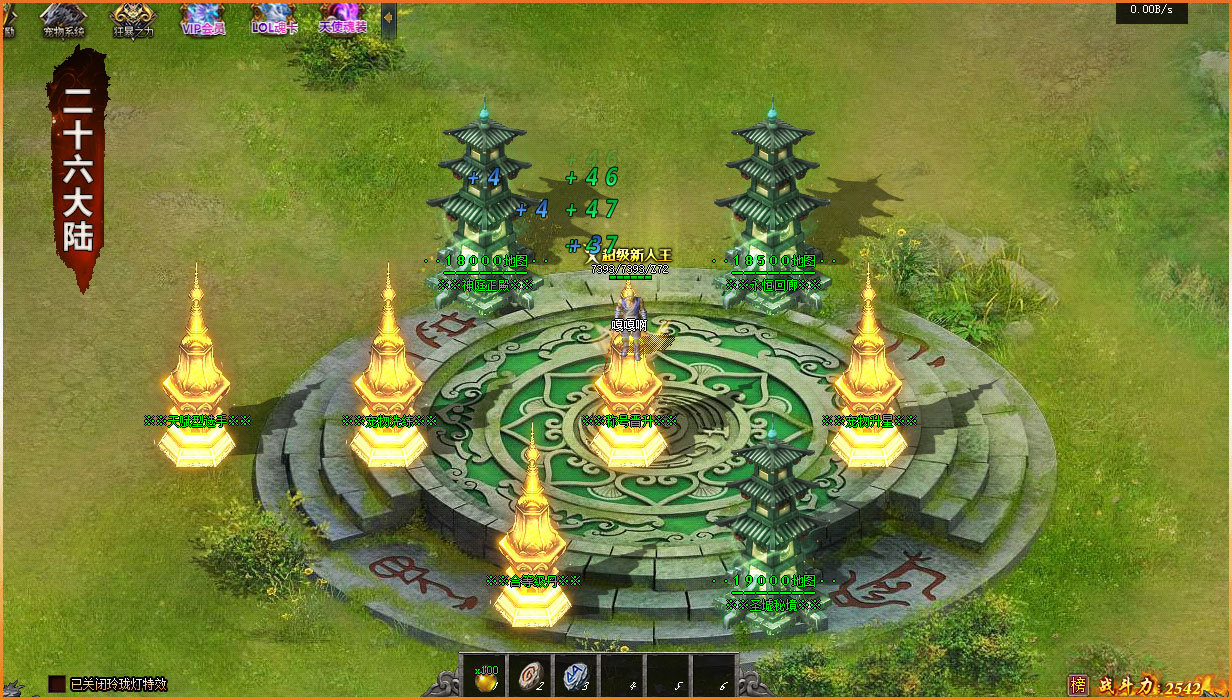Image resolution: width=1232 pixels, height=700 pixels.
Task: Use the red spiral rune stone in slot 2
Action: pyautogui.click(x=530, y=675)
